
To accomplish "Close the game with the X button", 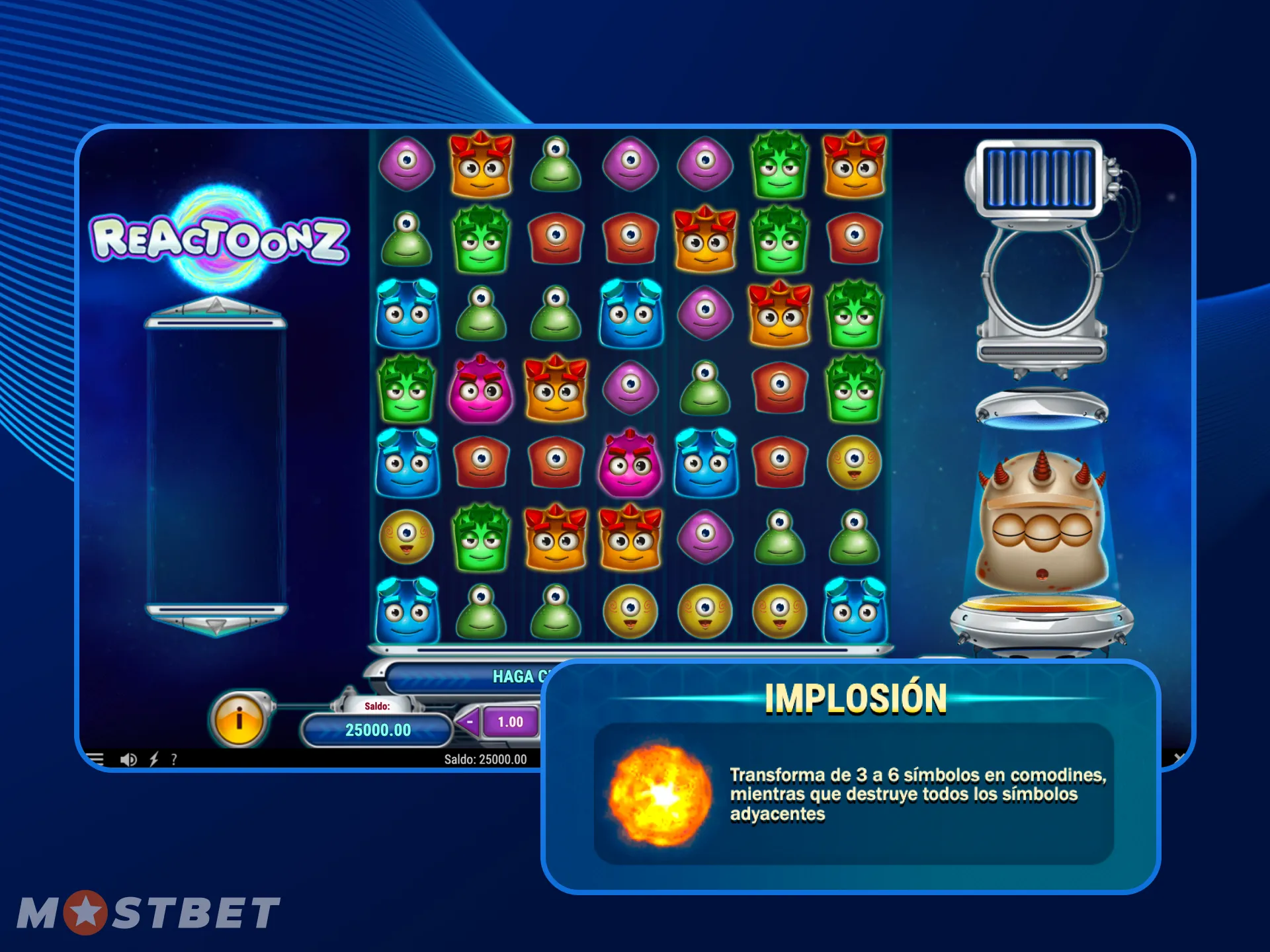I will [1177, 758].
